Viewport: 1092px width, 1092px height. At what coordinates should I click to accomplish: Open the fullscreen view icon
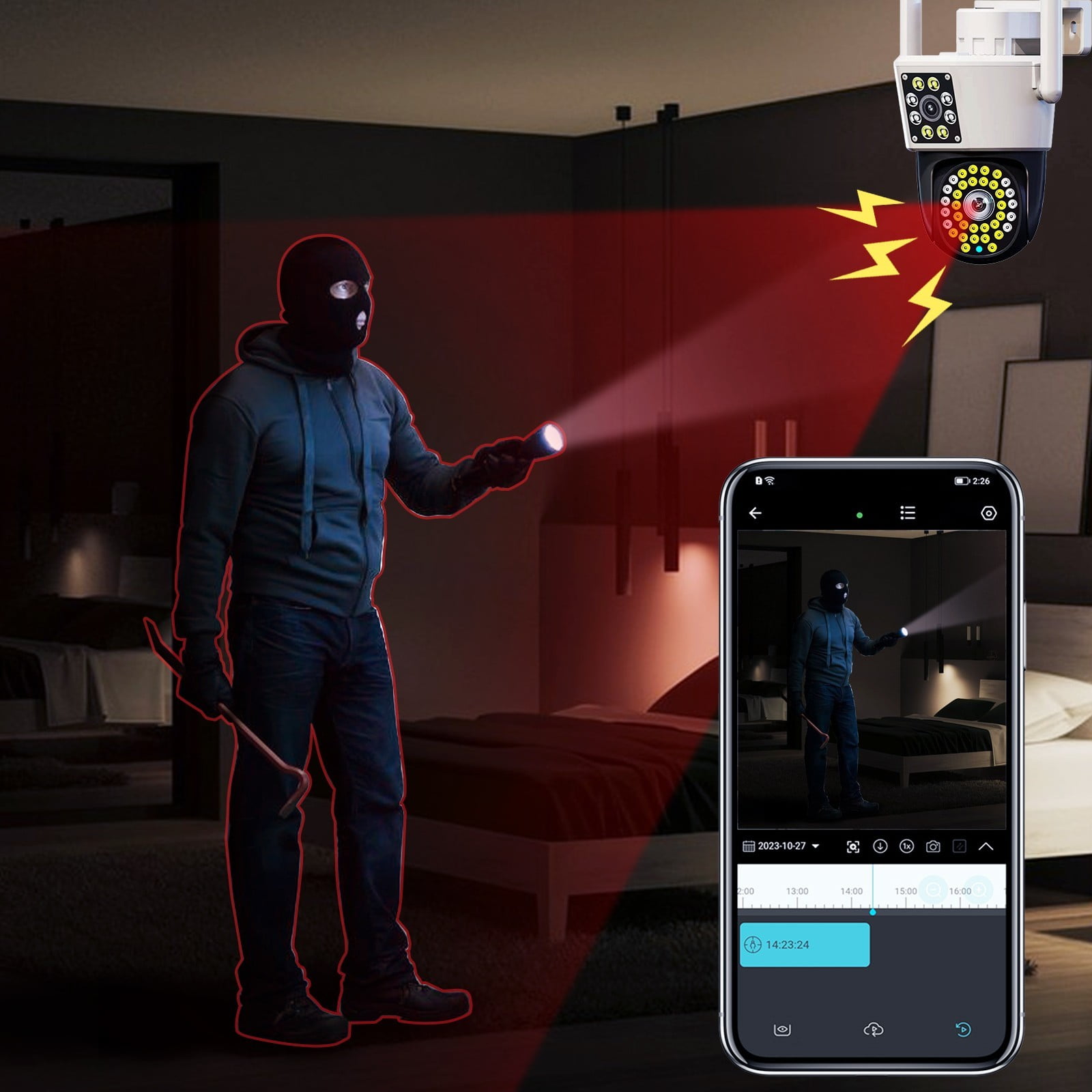click(853, 847)
